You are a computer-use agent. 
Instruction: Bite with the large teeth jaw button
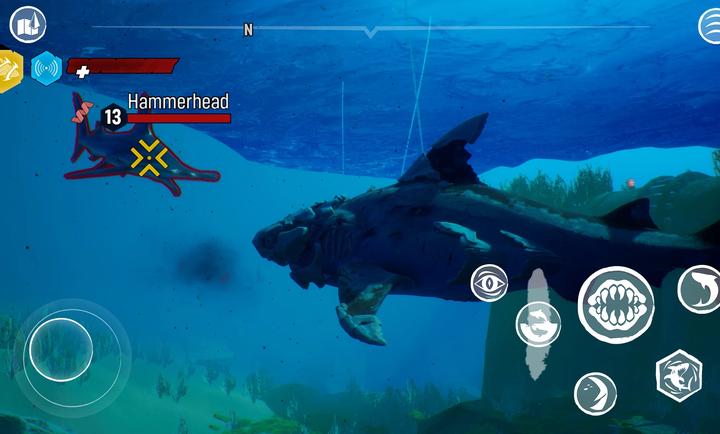pyautogui.click(x=616, y=304)
